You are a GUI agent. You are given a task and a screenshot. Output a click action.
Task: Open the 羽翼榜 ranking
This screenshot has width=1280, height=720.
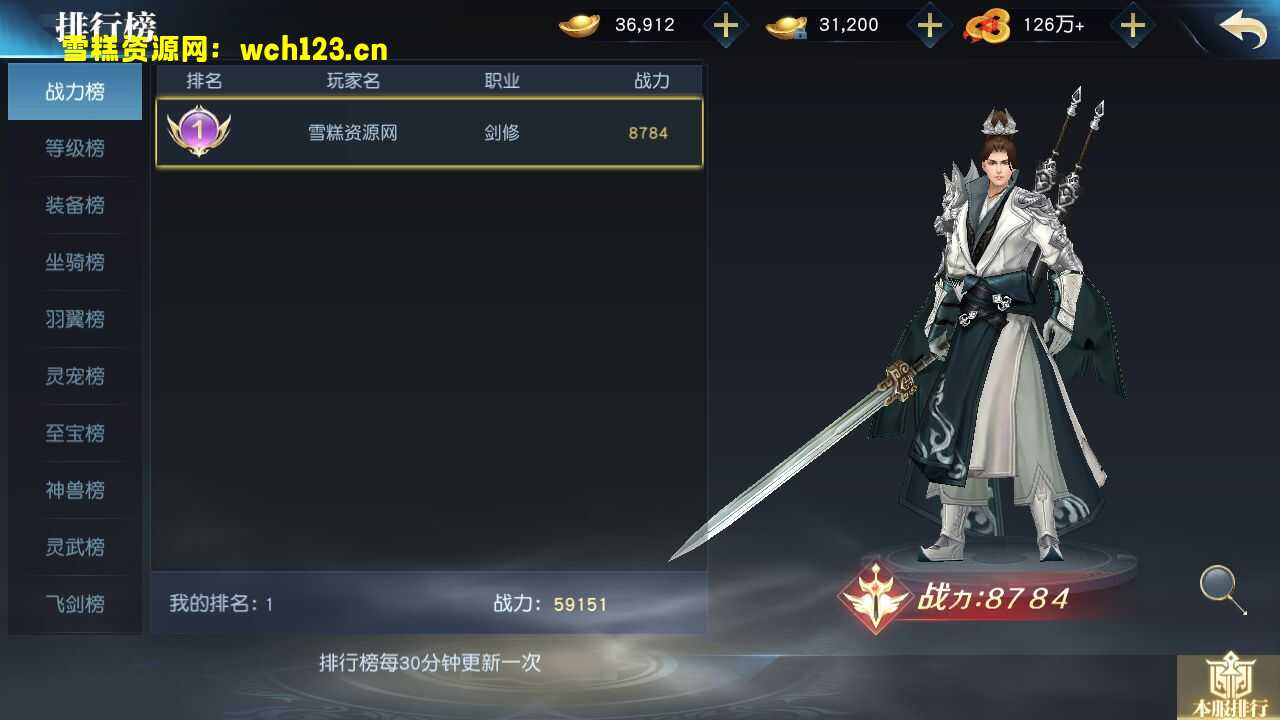[x=74, y=319]
